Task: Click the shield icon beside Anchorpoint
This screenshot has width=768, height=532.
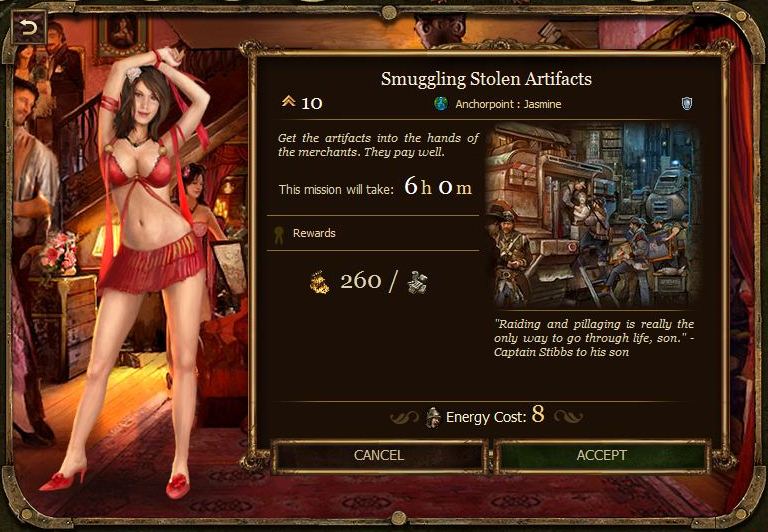Action: pos(686,103)
